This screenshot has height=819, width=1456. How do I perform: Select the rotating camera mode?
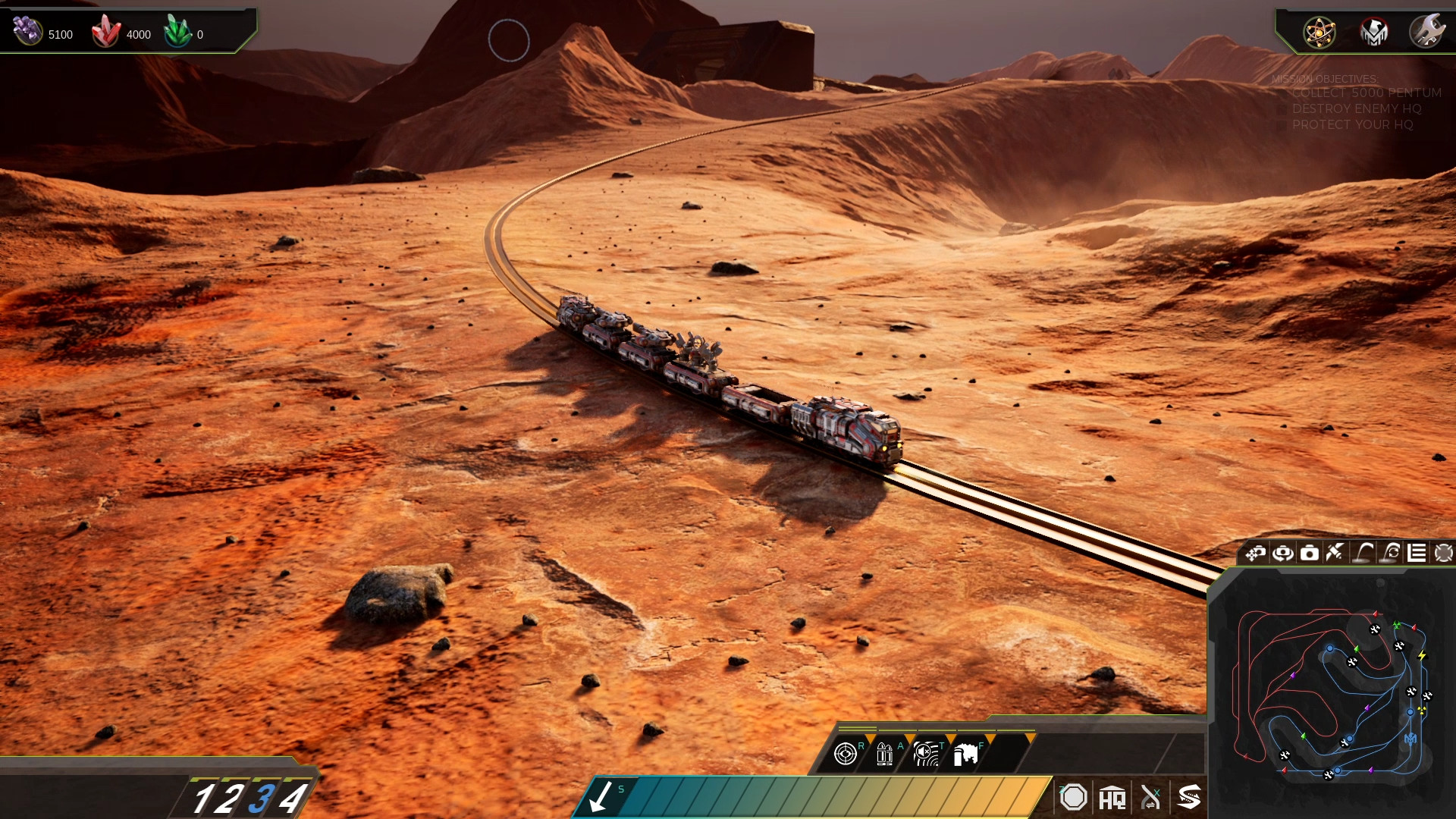(1282, 553)
